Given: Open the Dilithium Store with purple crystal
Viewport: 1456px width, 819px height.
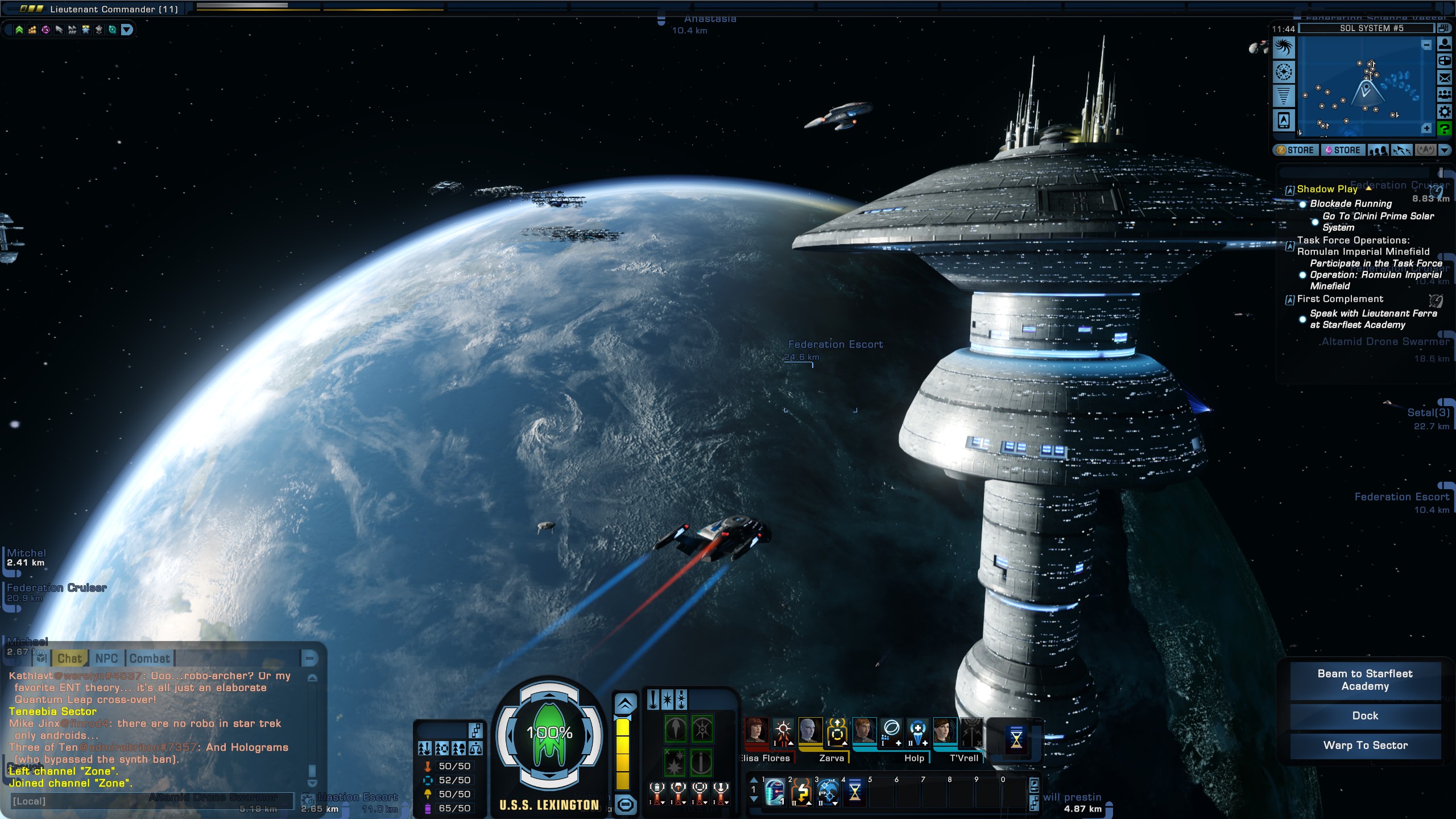Looking at the screenshot, I should (x=1342, y=150).
